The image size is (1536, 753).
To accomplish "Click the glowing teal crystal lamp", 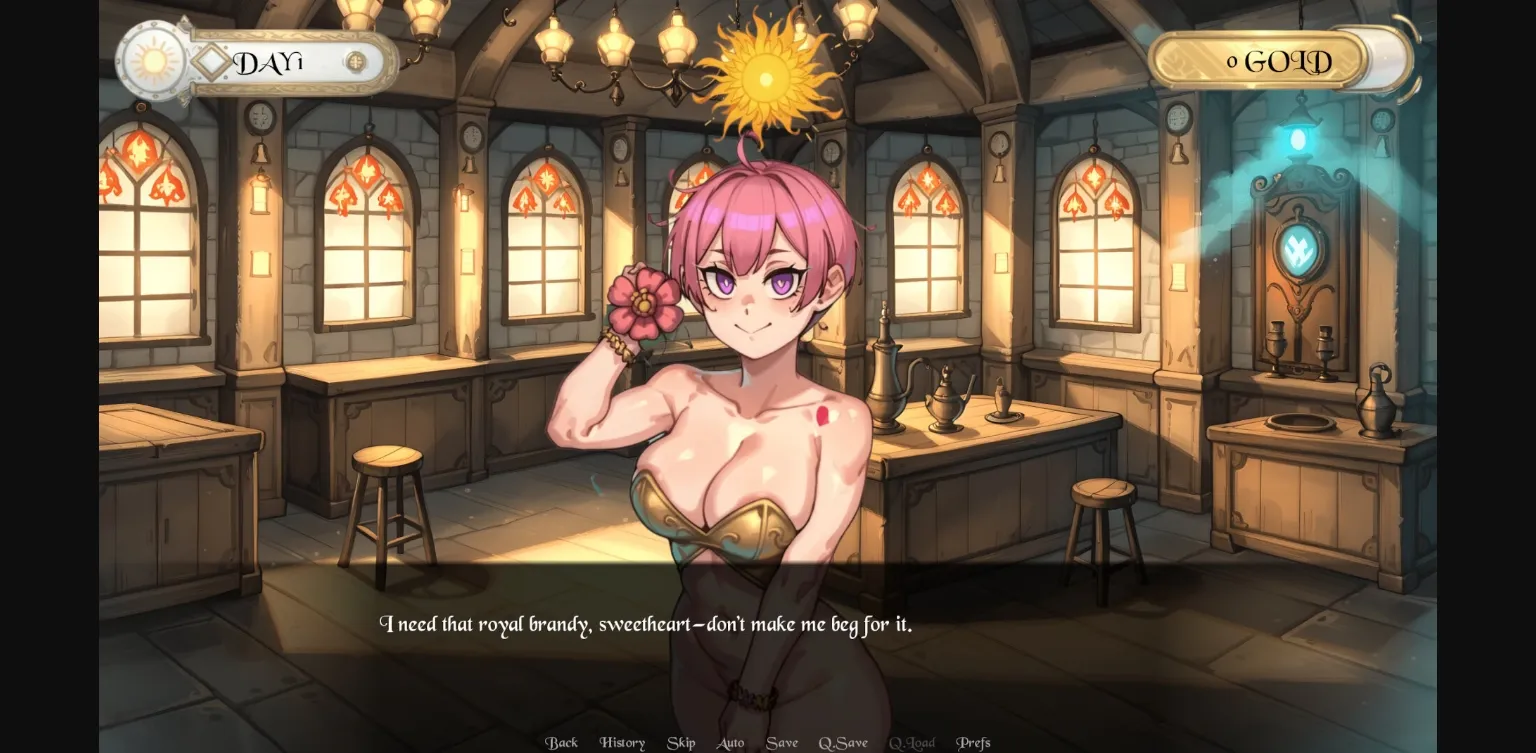I will [1296, 139].
